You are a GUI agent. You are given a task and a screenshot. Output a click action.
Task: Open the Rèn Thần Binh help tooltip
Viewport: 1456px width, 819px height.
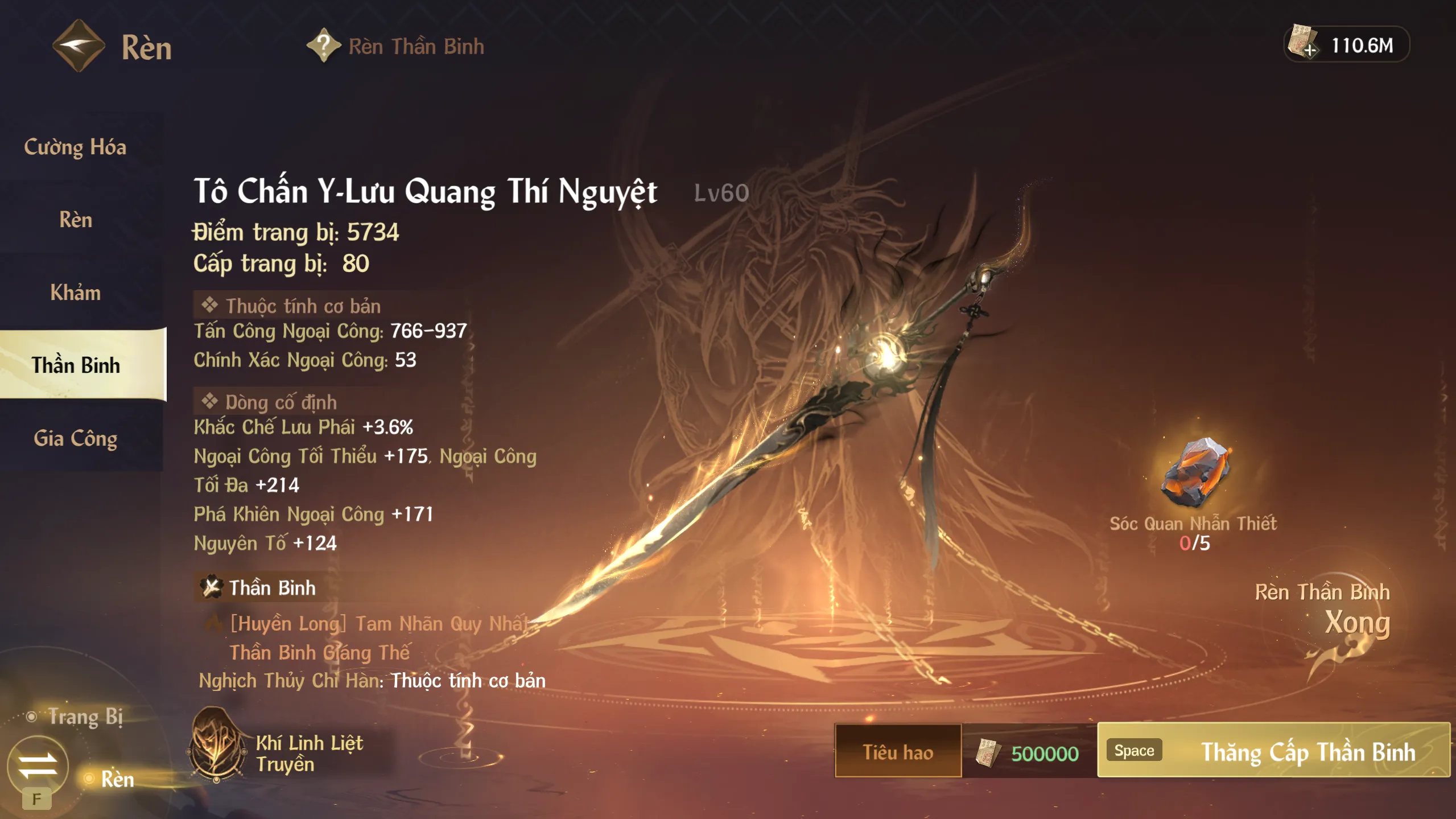pos(323,46)
